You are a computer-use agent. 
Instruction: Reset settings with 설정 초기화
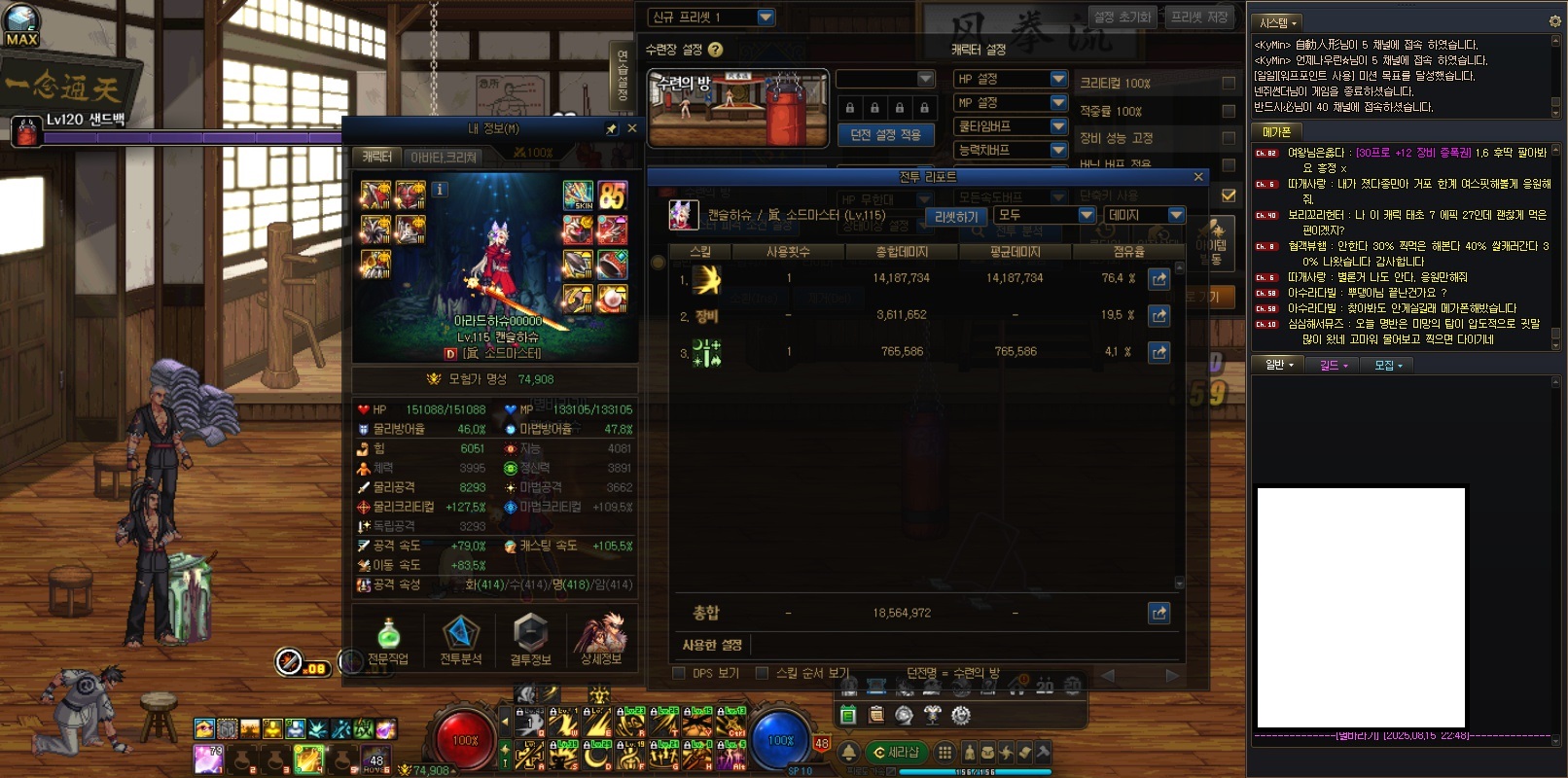(x=1122, y=18)
